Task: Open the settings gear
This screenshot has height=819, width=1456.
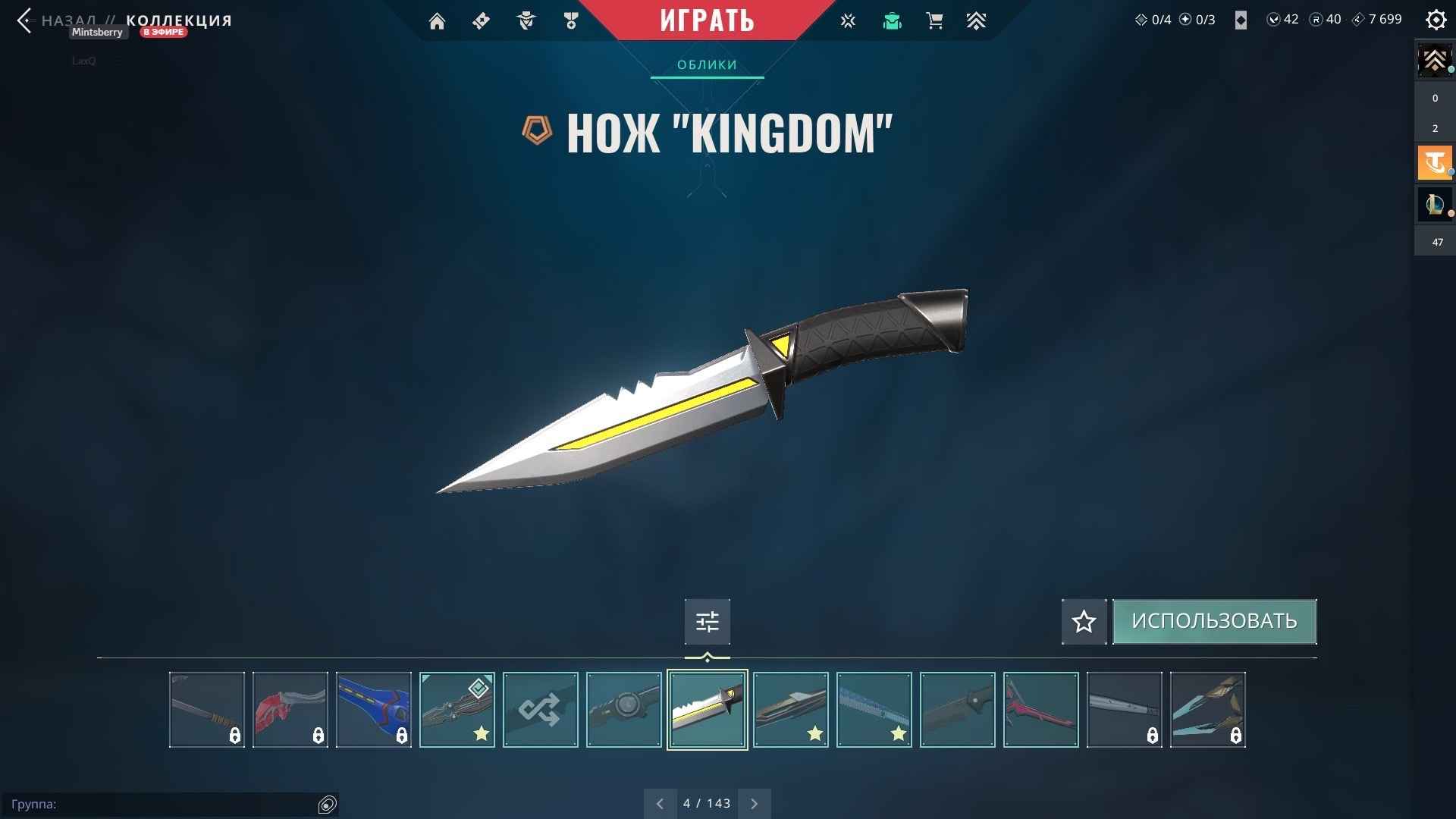Action: click(1436, 20)
